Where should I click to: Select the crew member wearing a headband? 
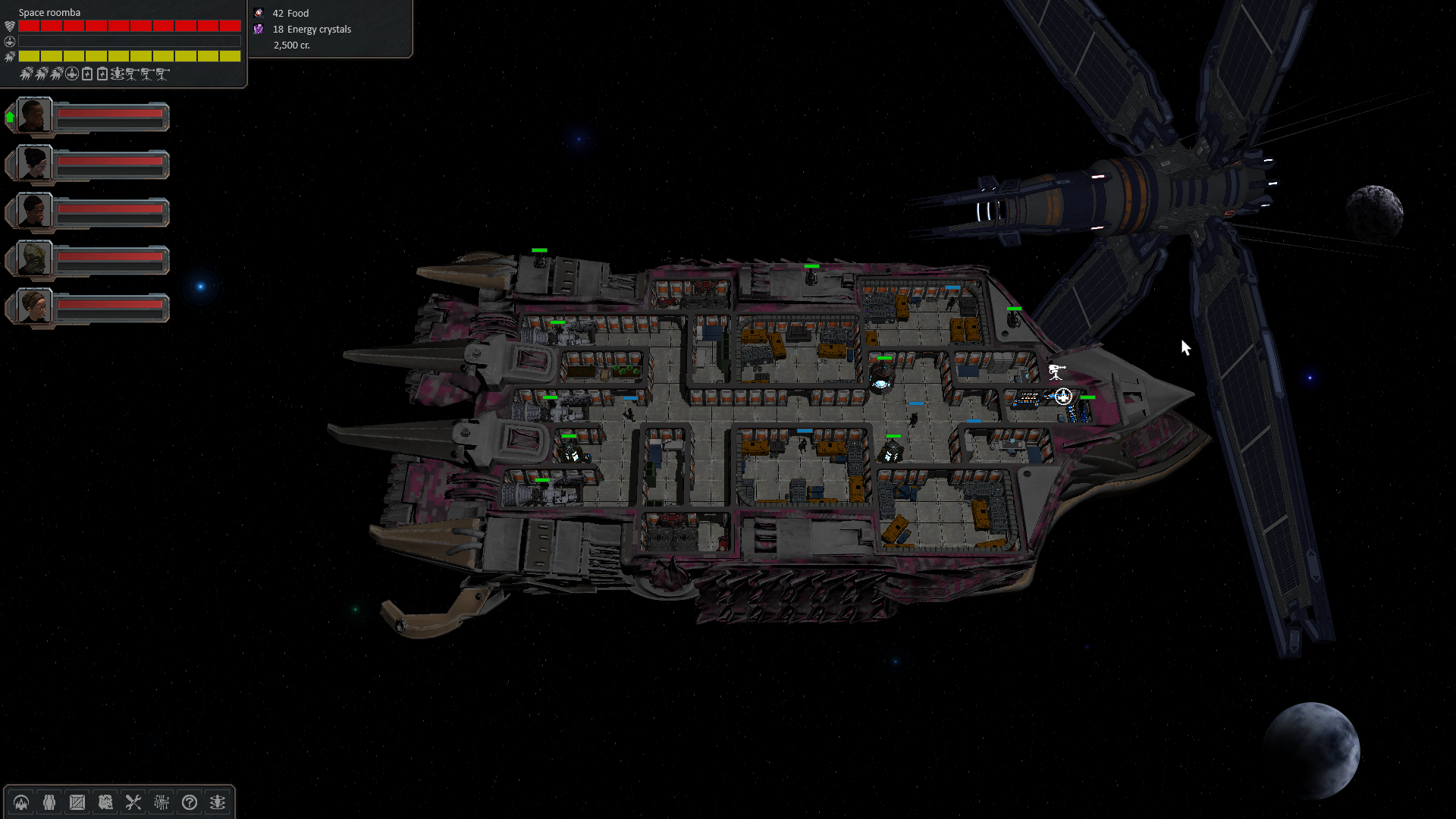(x=33, y=307)
